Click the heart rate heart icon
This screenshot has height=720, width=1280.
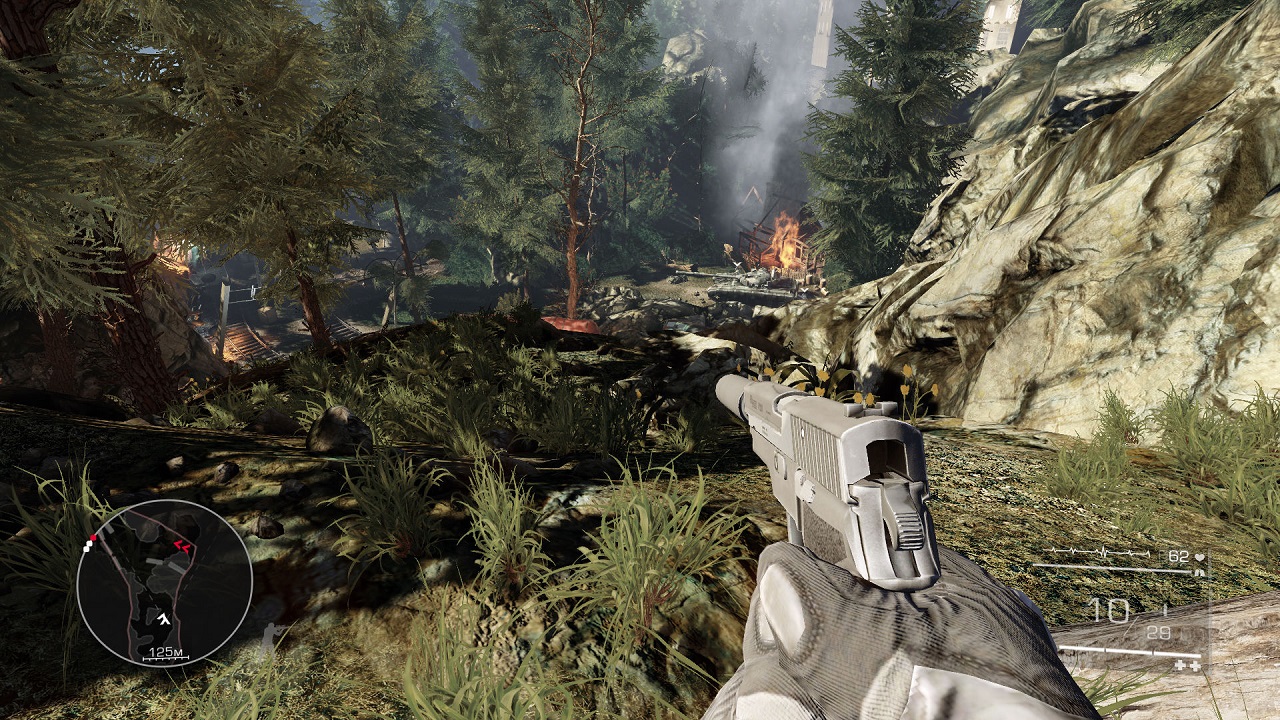coord(1198,556)
